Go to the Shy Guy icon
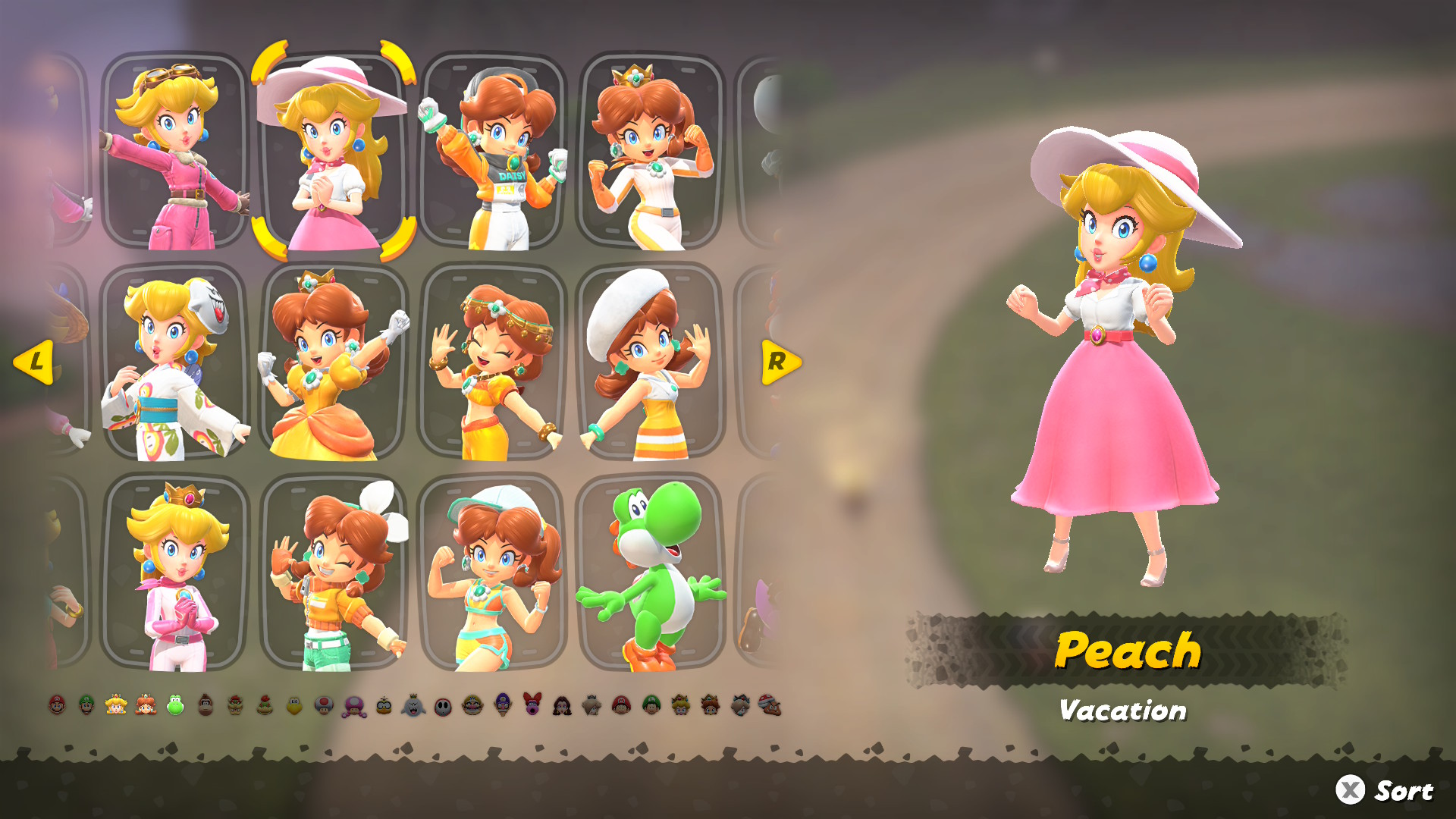Image resolution: width=1456 pixels, height=819 pixels. tap(443, 707)
